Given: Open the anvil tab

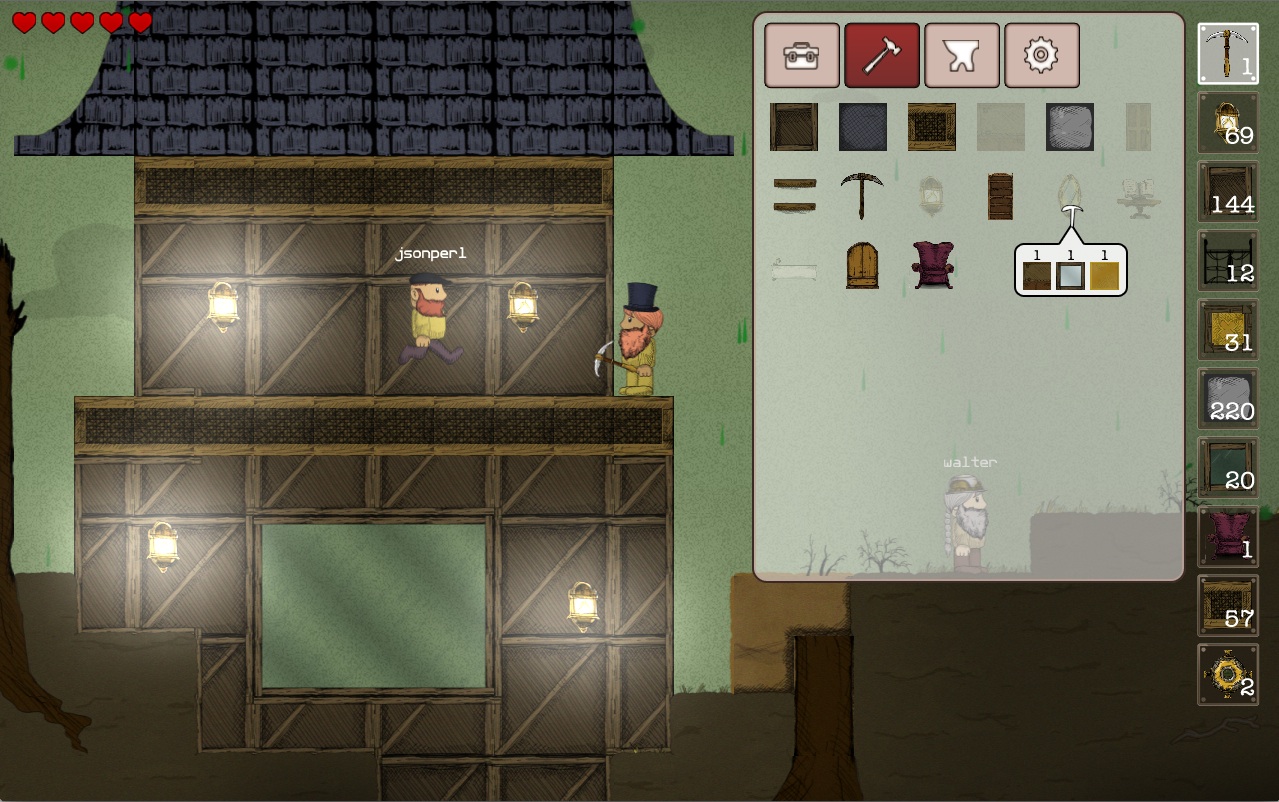Looking at the screenshot, I should [961, 56].
